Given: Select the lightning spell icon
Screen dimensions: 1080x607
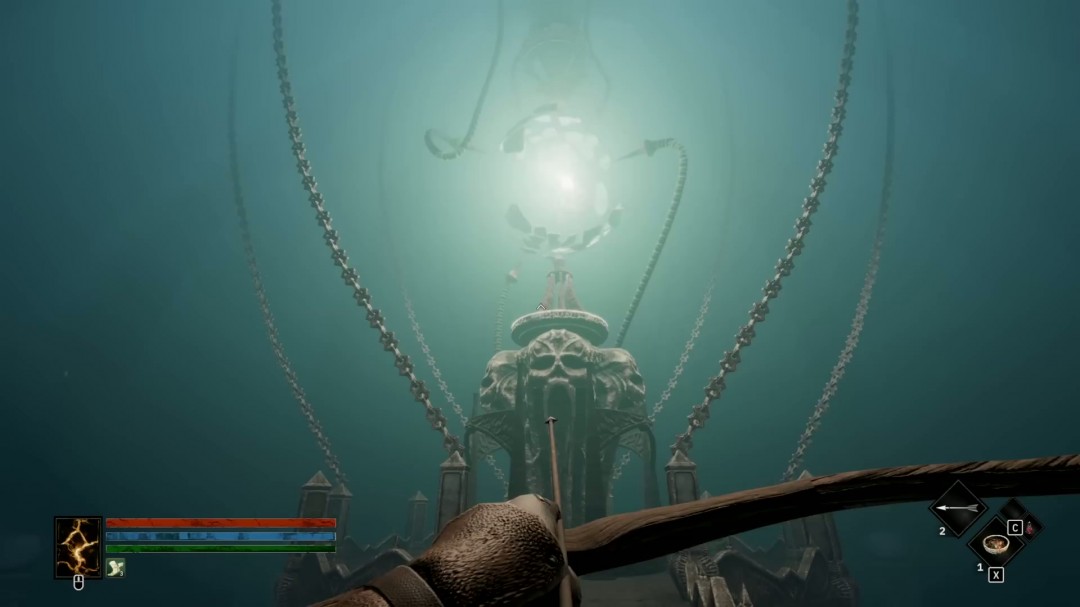Looking at the screenshot, I should click(x=78, y=547).
